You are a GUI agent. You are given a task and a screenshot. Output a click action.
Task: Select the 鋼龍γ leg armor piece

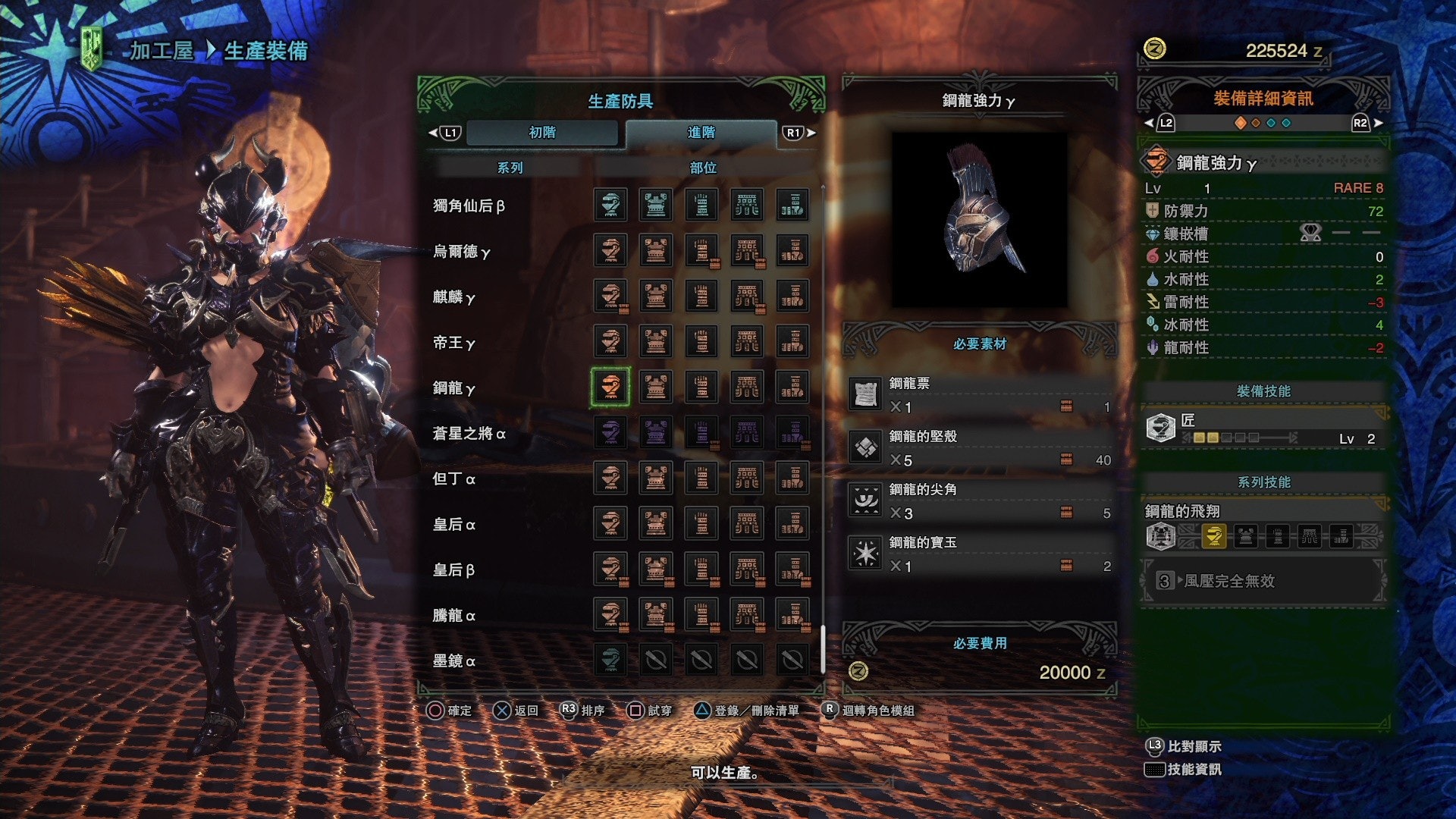[x=792, y=387]
